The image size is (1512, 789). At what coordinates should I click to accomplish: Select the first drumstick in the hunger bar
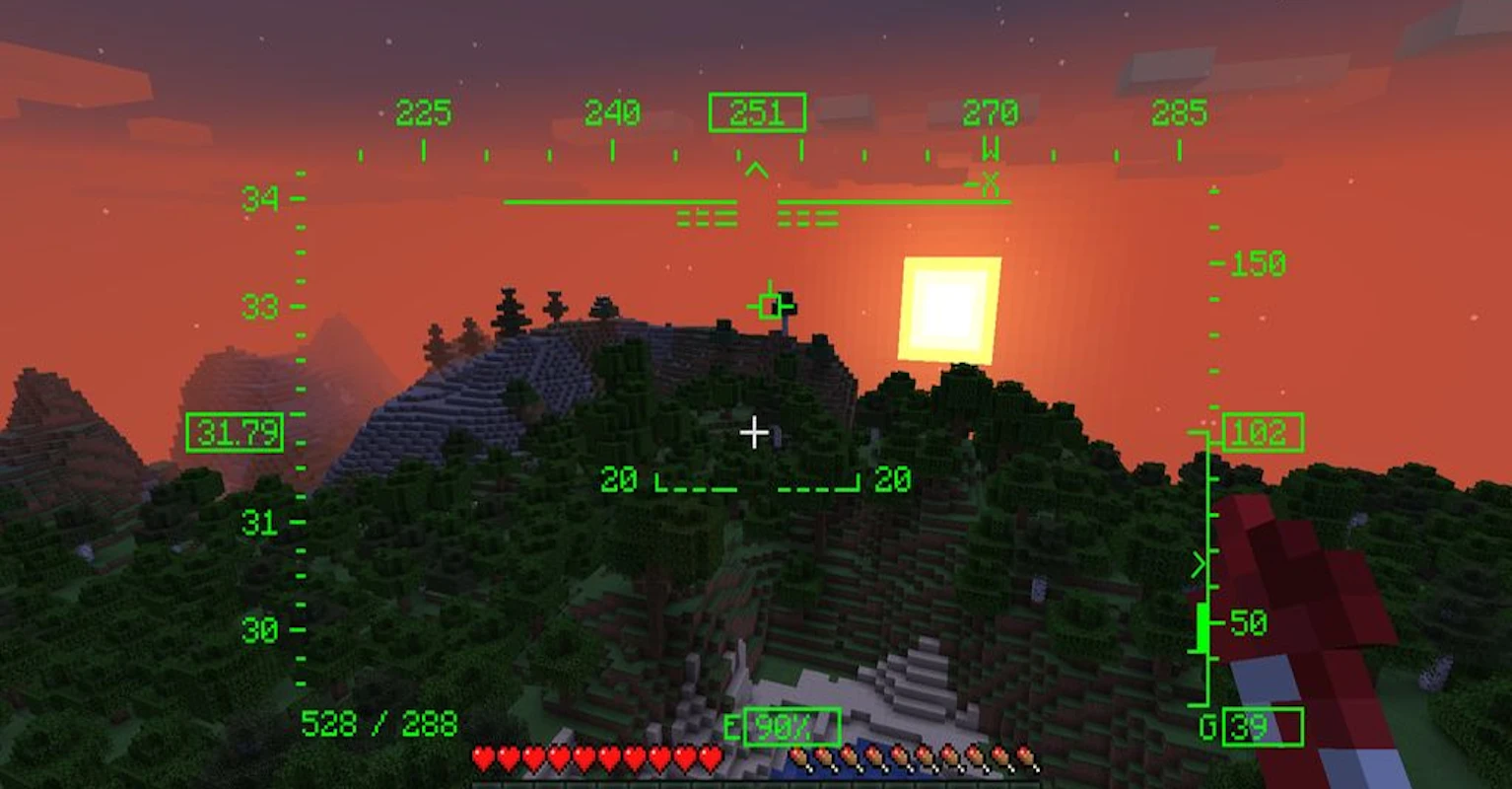(796, 759)
